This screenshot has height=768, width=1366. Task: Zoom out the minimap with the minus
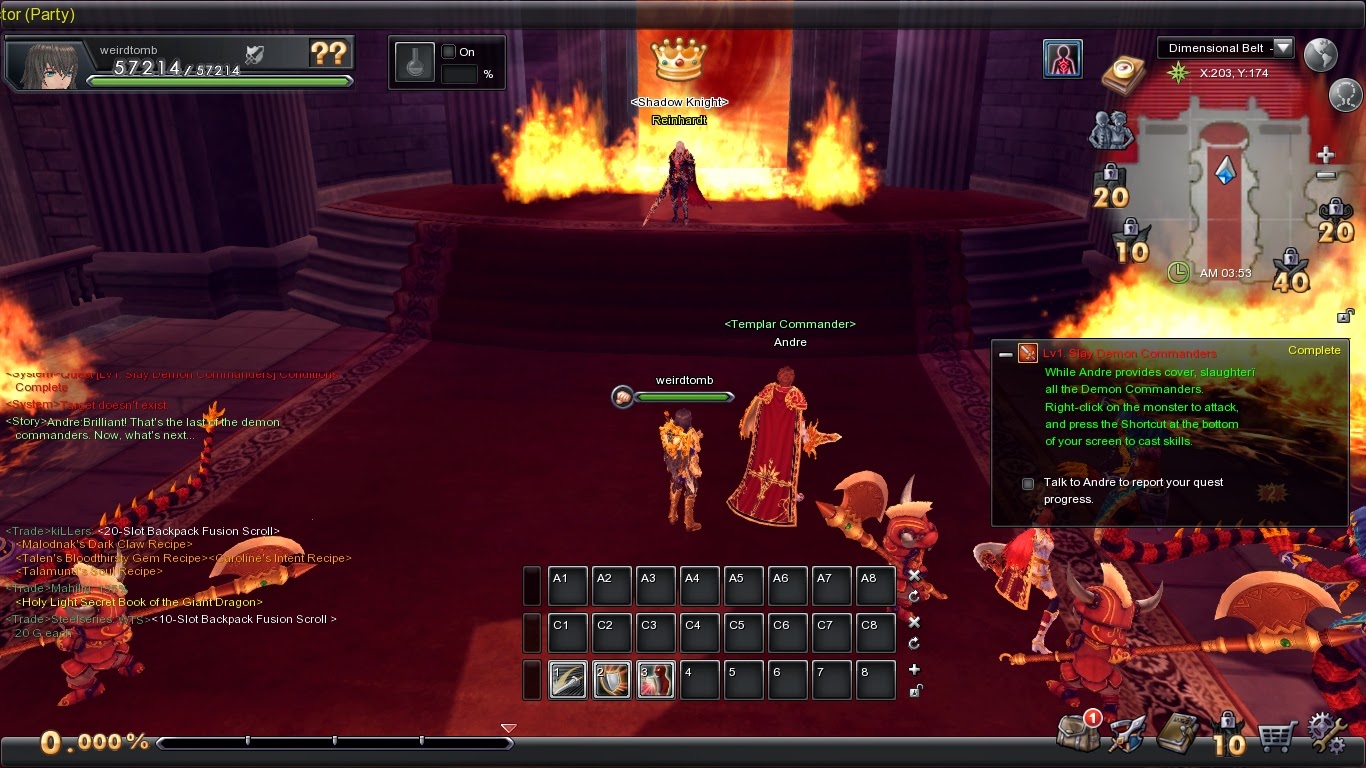pos(1325,176)
